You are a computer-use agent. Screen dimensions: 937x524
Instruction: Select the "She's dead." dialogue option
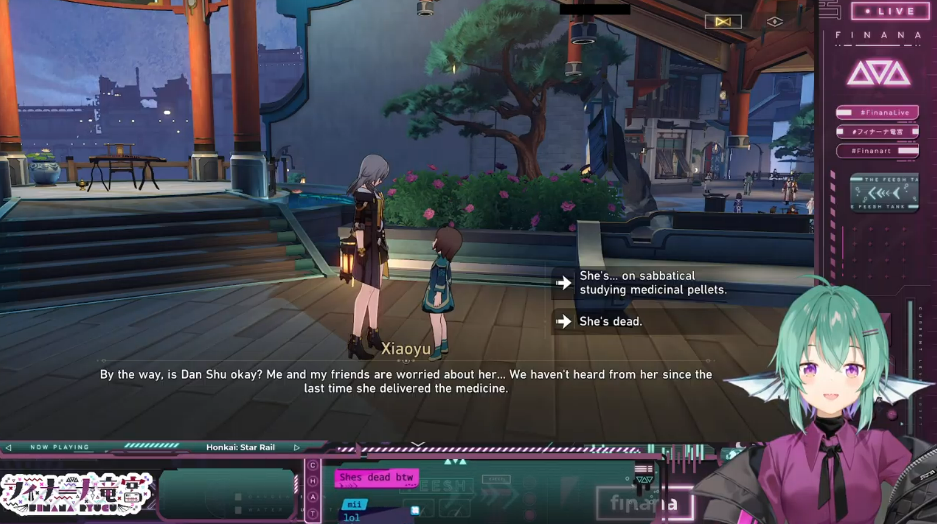pyautogui.click(x=610, y=322)
